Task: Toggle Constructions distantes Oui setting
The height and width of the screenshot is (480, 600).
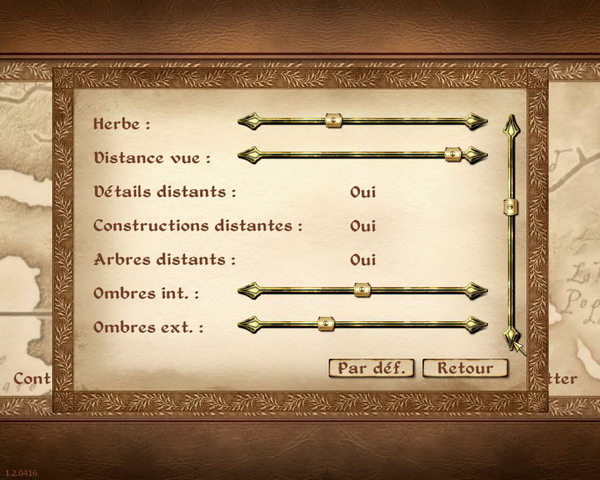Action: click(x=362, y=225)
